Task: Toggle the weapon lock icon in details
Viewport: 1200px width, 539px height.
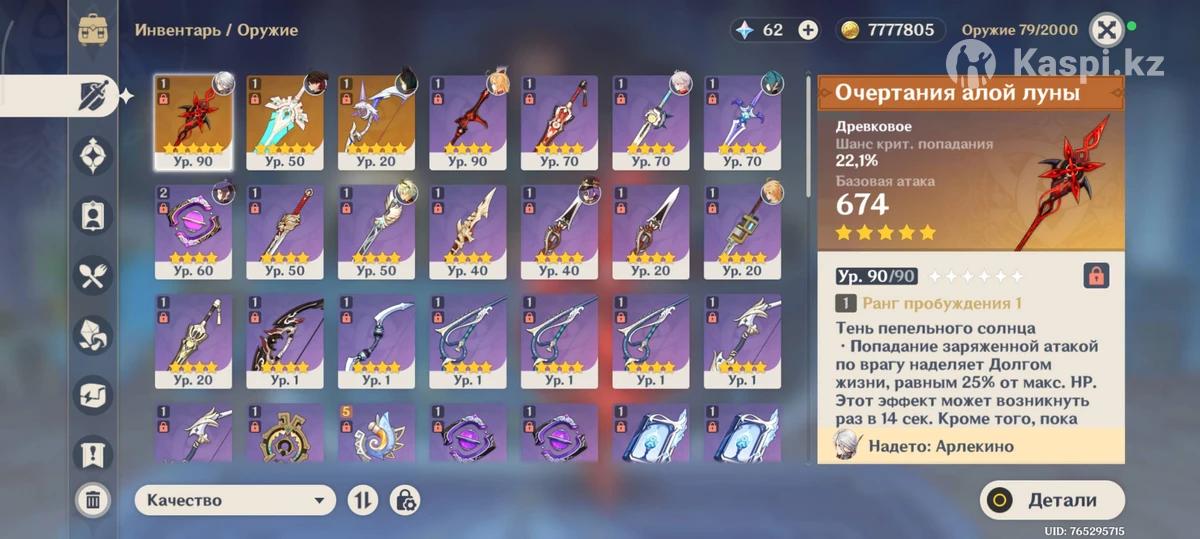Action: (x=1096, y=276)
